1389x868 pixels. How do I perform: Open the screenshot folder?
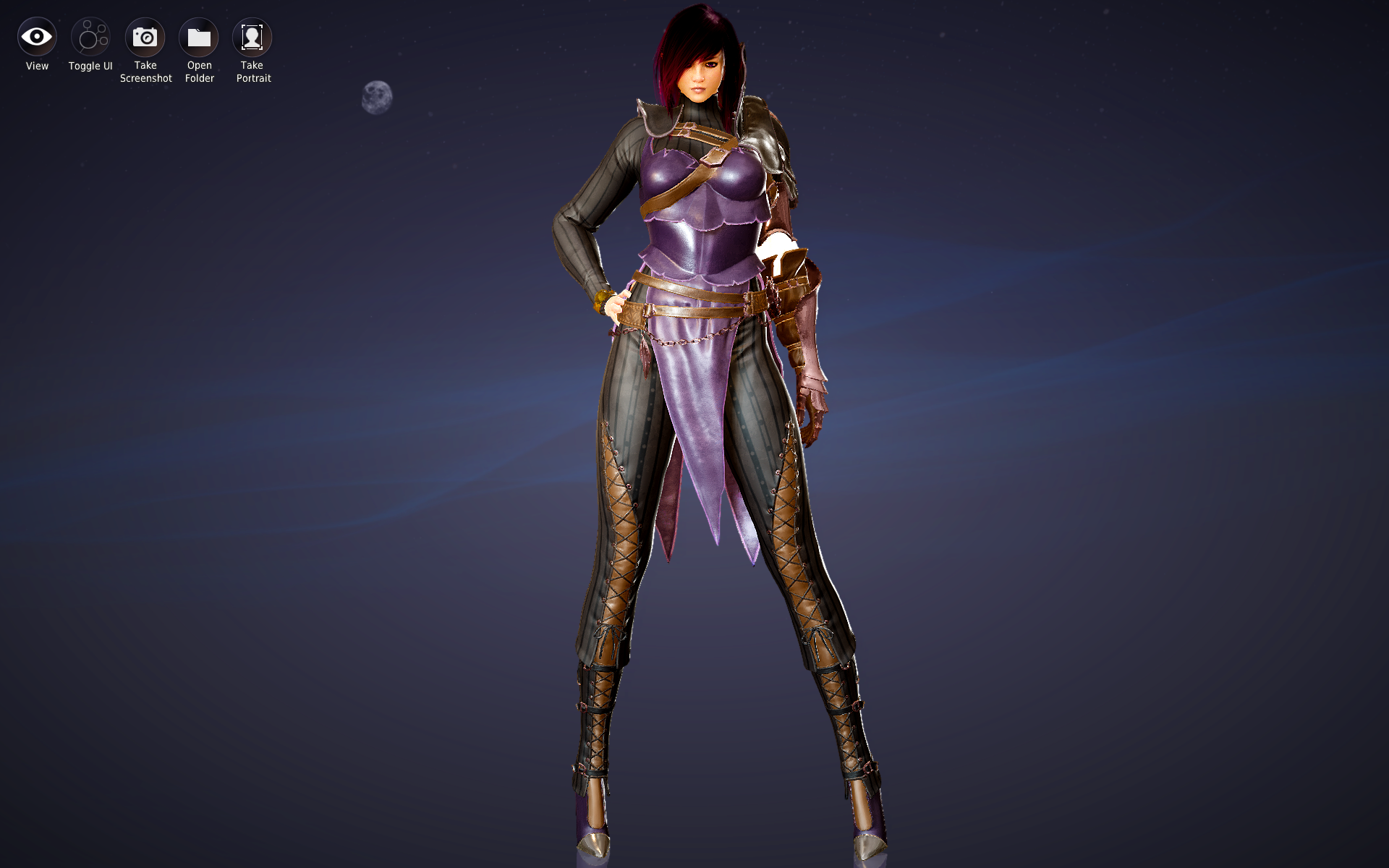[x=199, y=38]
